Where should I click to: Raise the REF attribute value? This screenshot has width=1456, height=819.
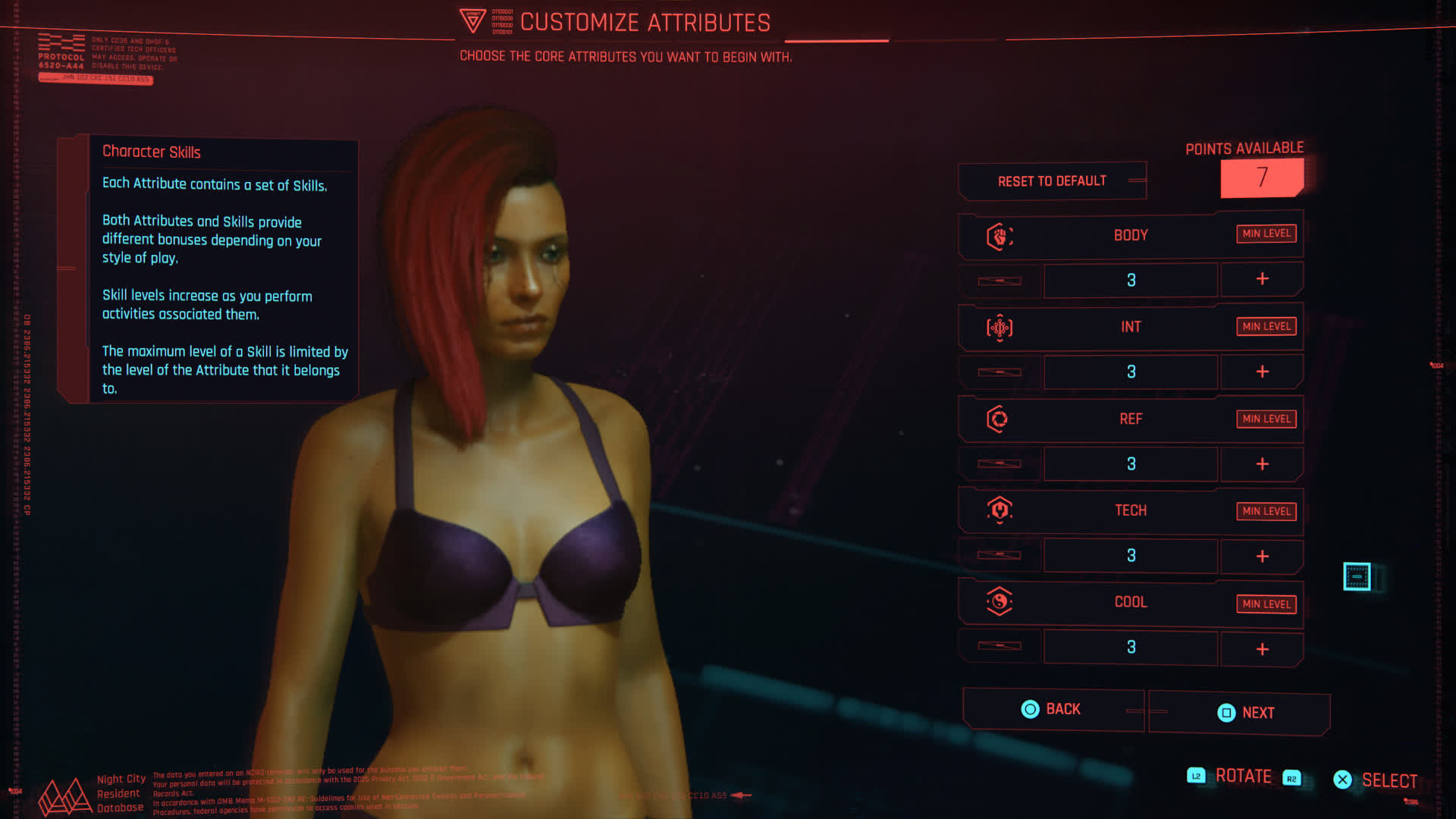(x=1262, y=464)
